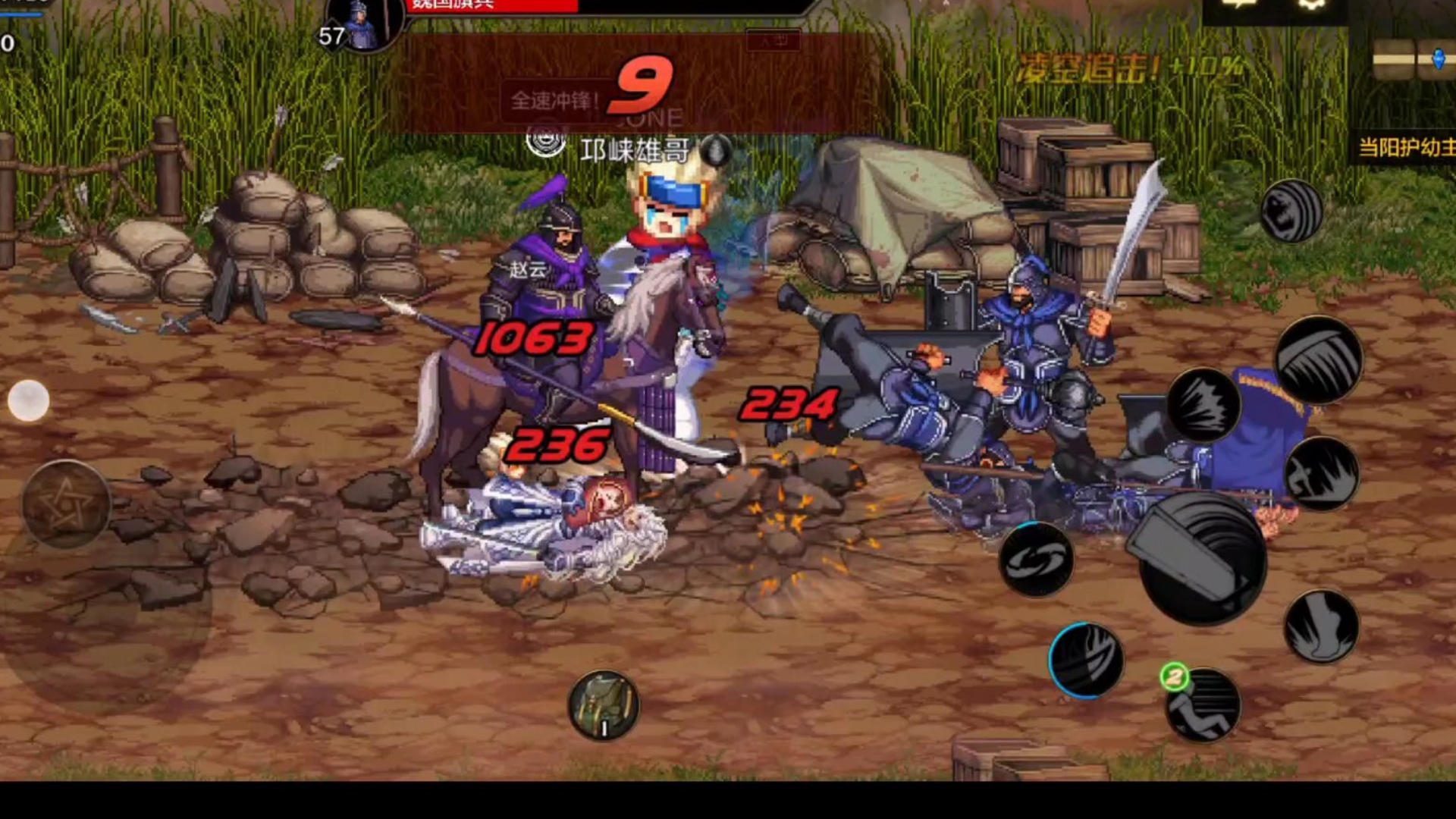Activate the pentagram star joystick knob
1456x819 pixels.
pos(67,504)
